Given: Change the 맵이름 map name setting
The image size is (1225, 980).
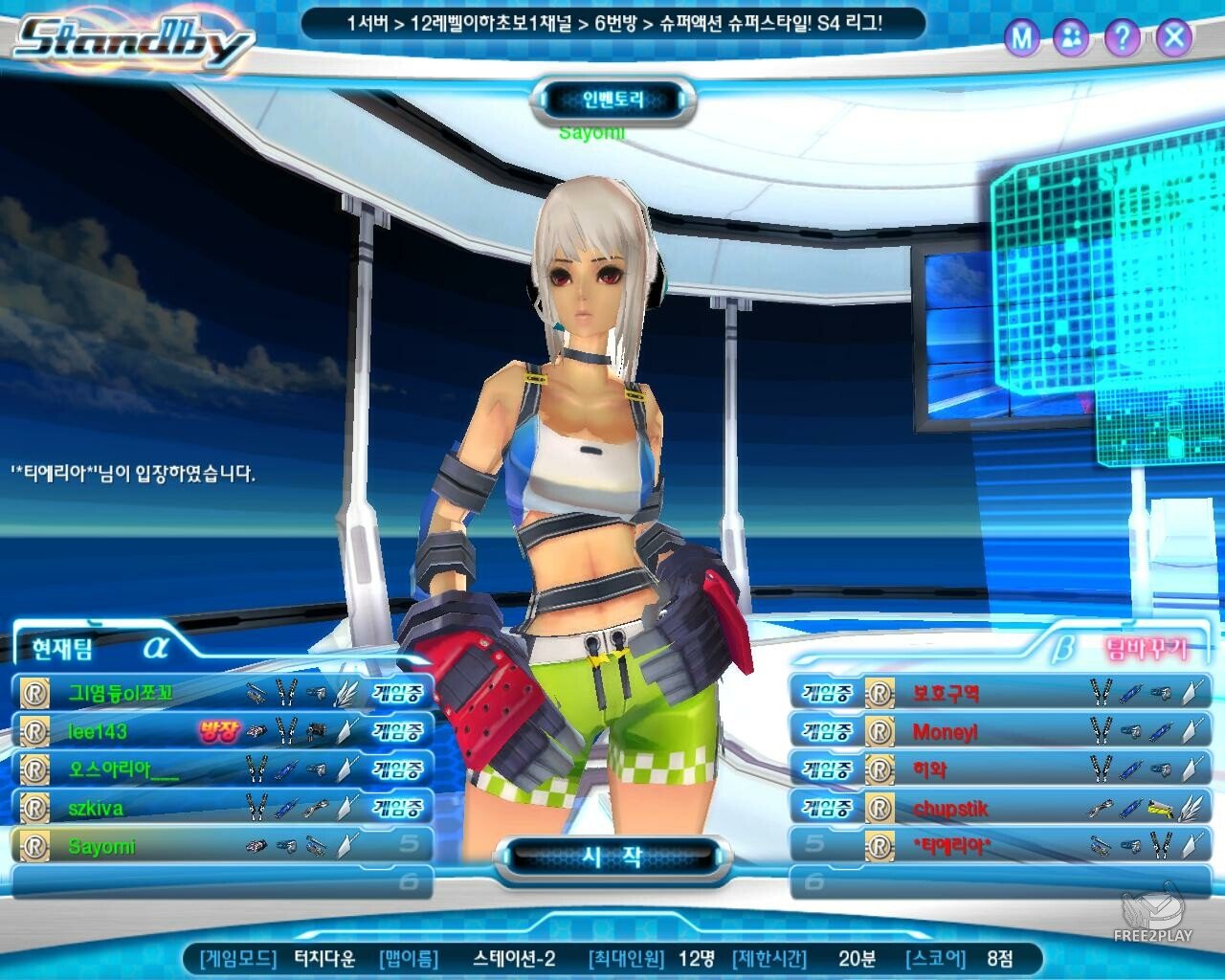Looking at the screenshot, I should click(513, 958).
